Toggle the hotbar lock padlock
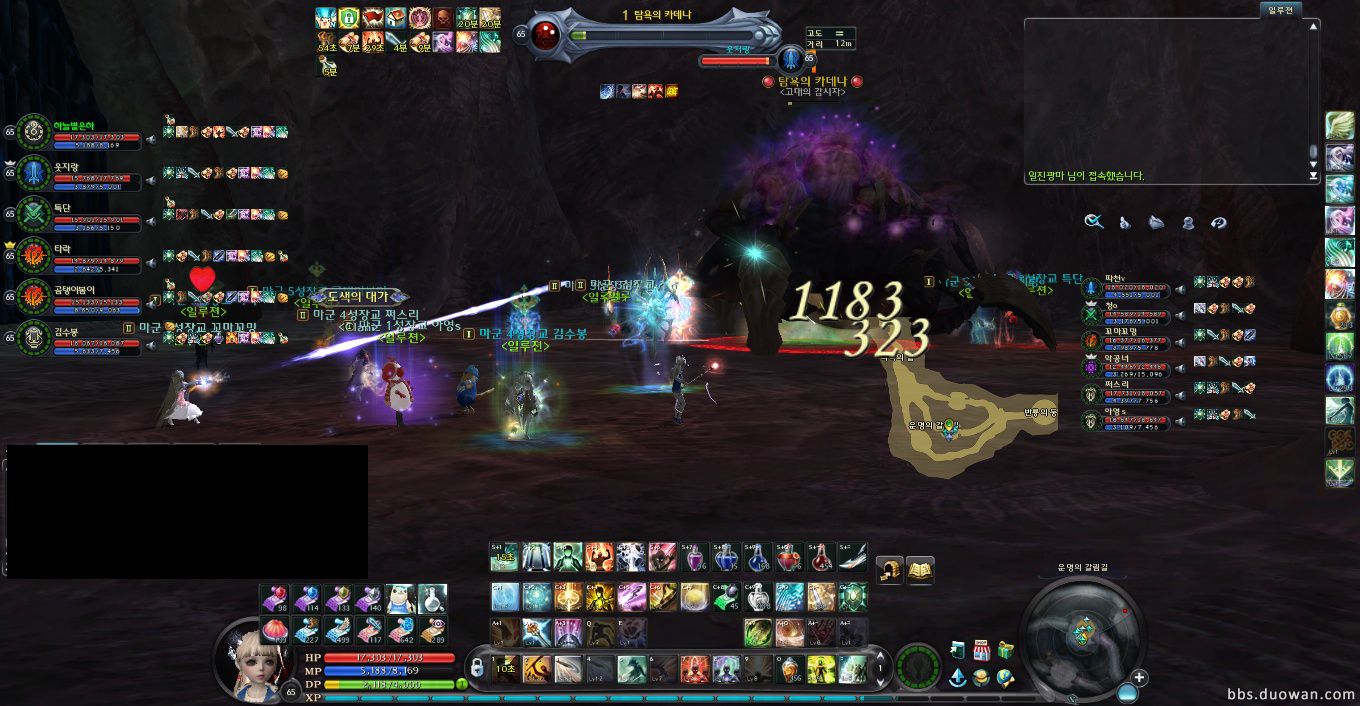 (478, 665)
